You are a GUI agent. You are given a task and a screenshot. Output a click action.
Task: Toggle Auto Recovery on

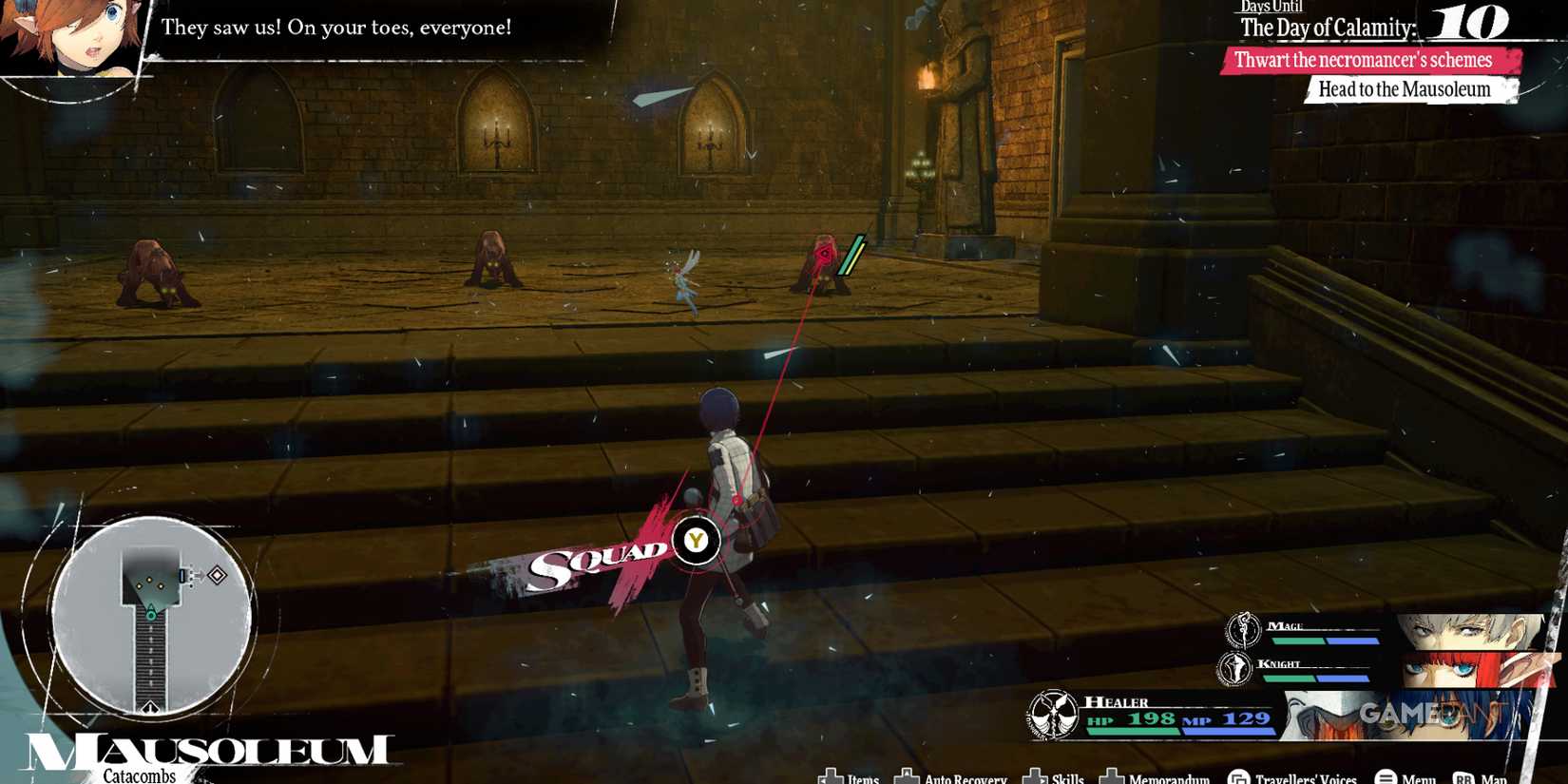coord(908,778)
